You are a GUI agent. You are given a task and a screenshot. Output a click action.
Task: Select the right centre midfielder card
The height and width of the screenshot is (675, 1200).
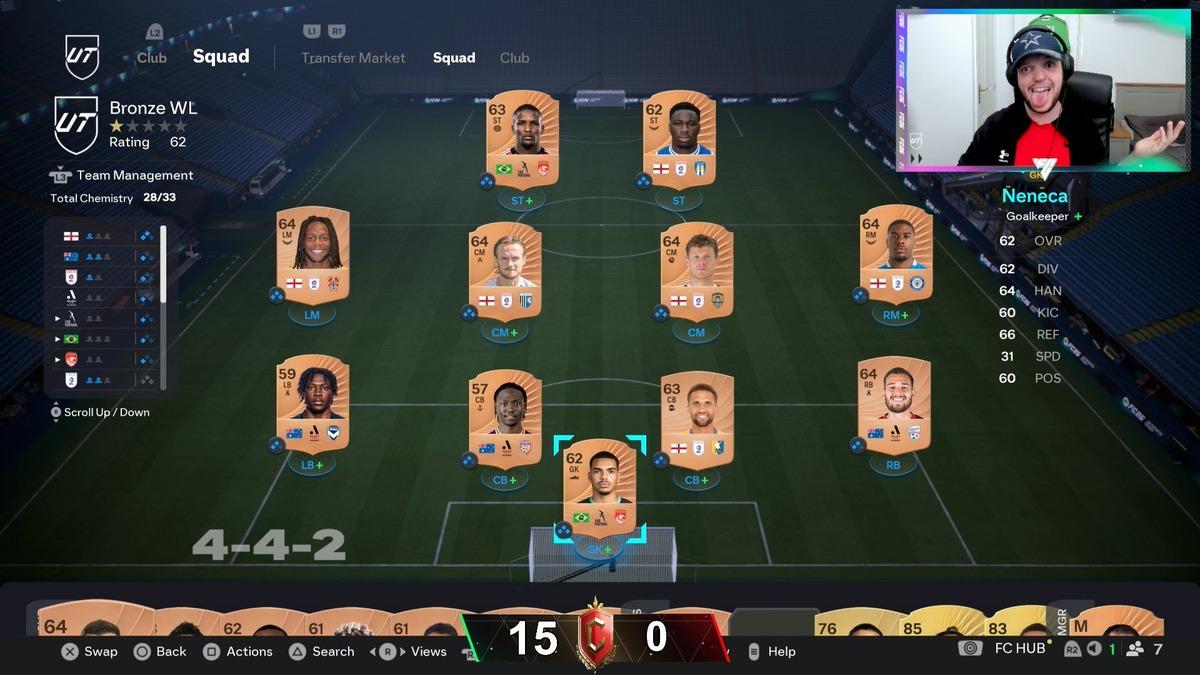tap(696, 270)
